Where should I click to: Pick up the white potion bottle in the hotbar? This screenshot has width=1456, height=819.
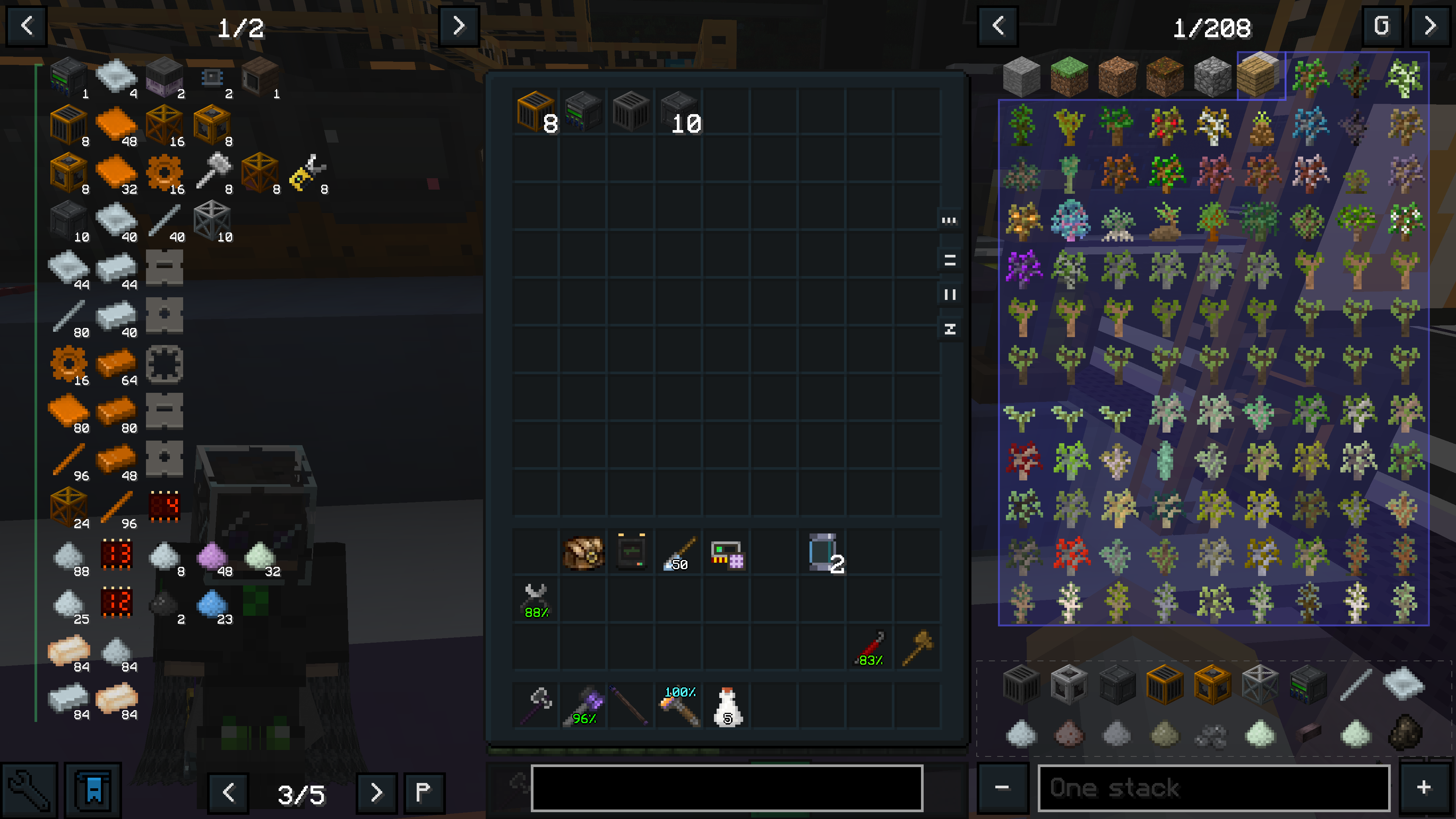(728, 706)
